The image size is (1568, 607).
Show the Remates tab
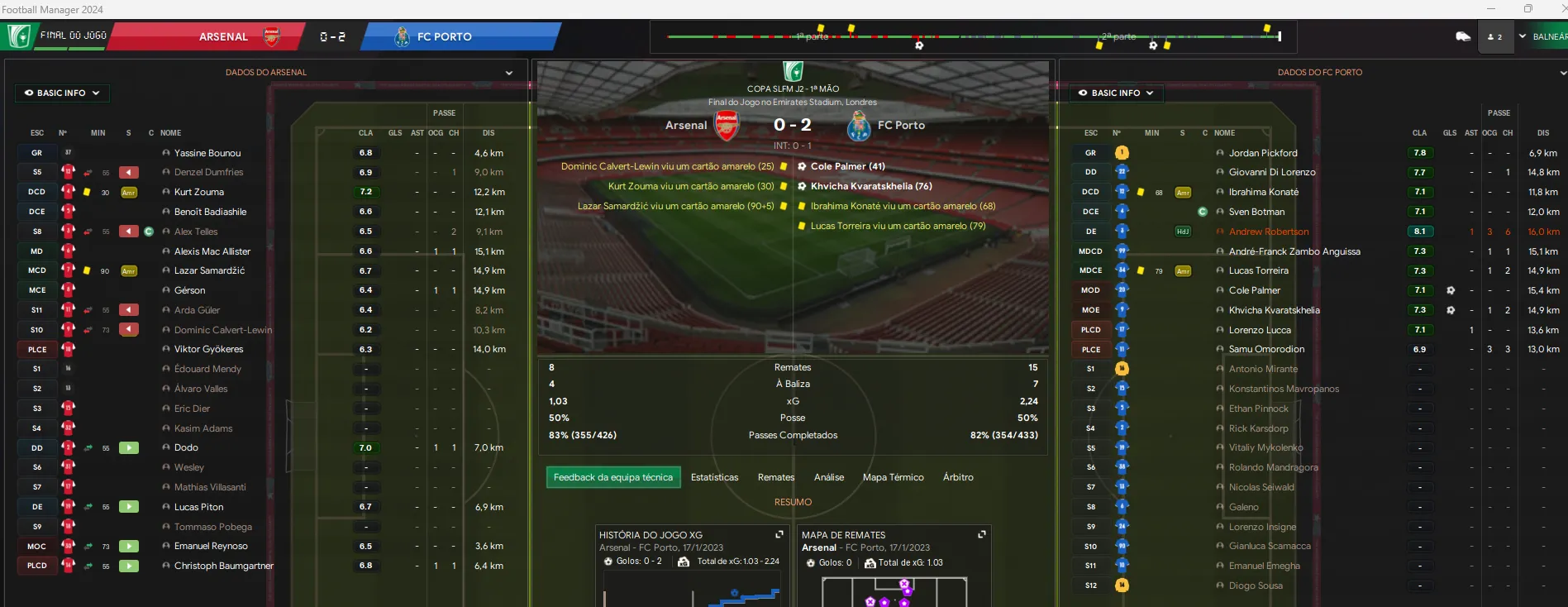pyautogui.click(x=775, y=477)
